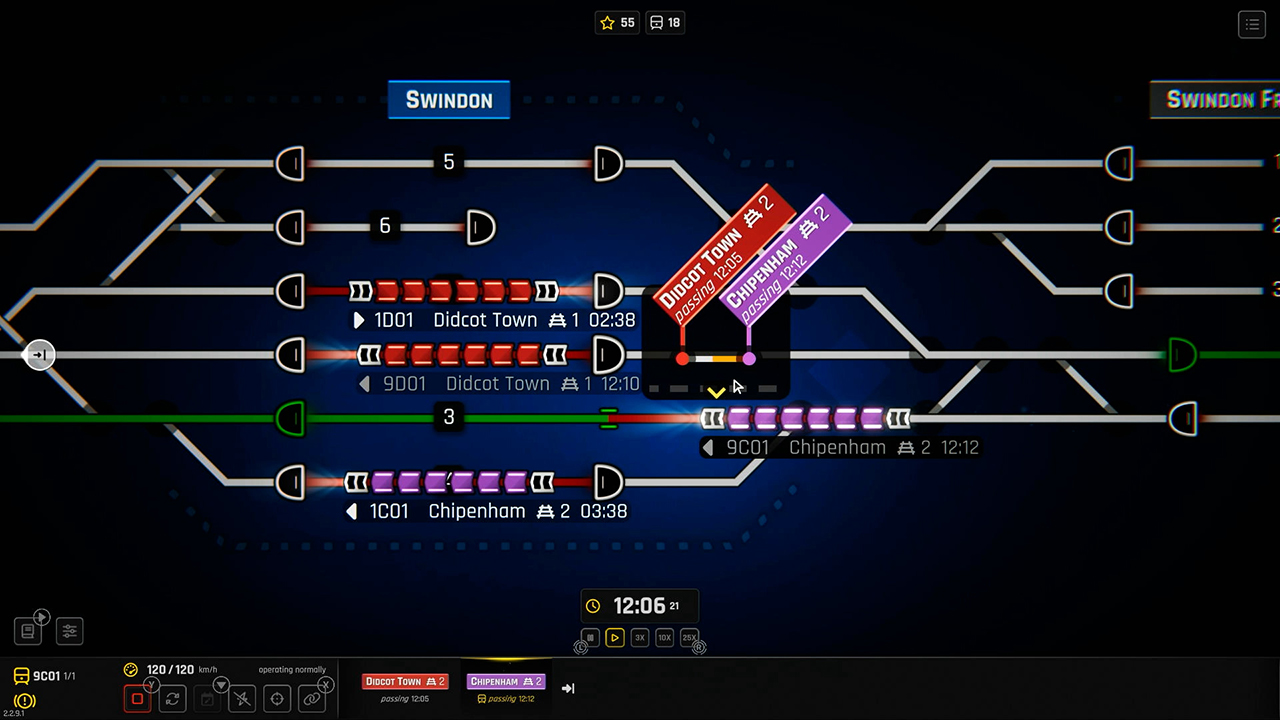Pause the simulation
The width and height of the screenshot is (1280, 720).
click(x=590, y=637)
